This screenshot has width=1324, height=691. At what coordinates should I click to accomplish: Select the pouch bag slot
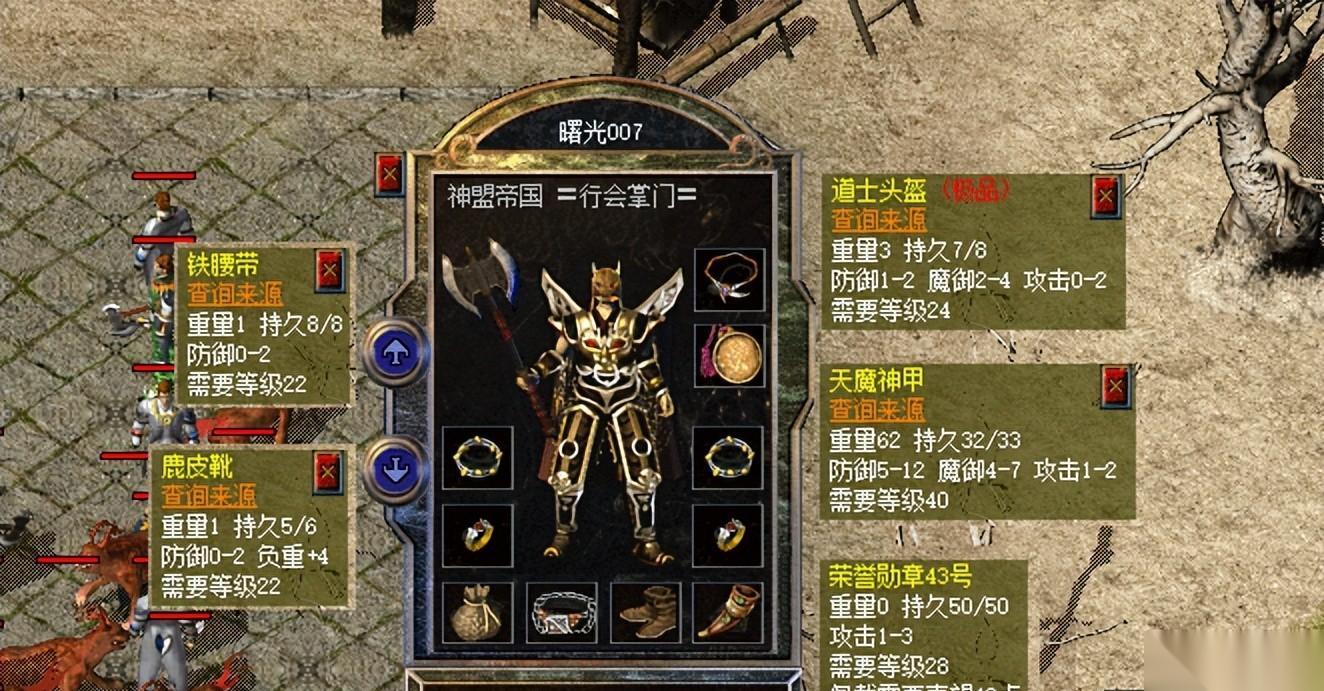coord(477,613)
